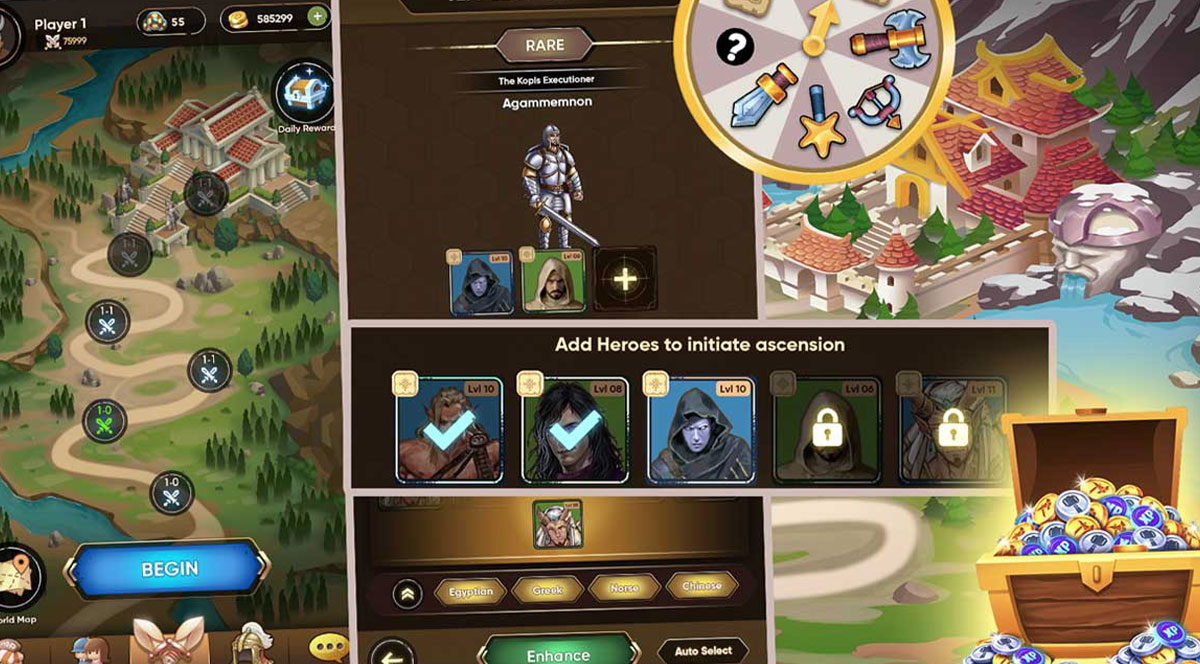The height and width of the screenshot is (664, 1200).
Task: Show the Chinese hero category
Action: [701, 588]
